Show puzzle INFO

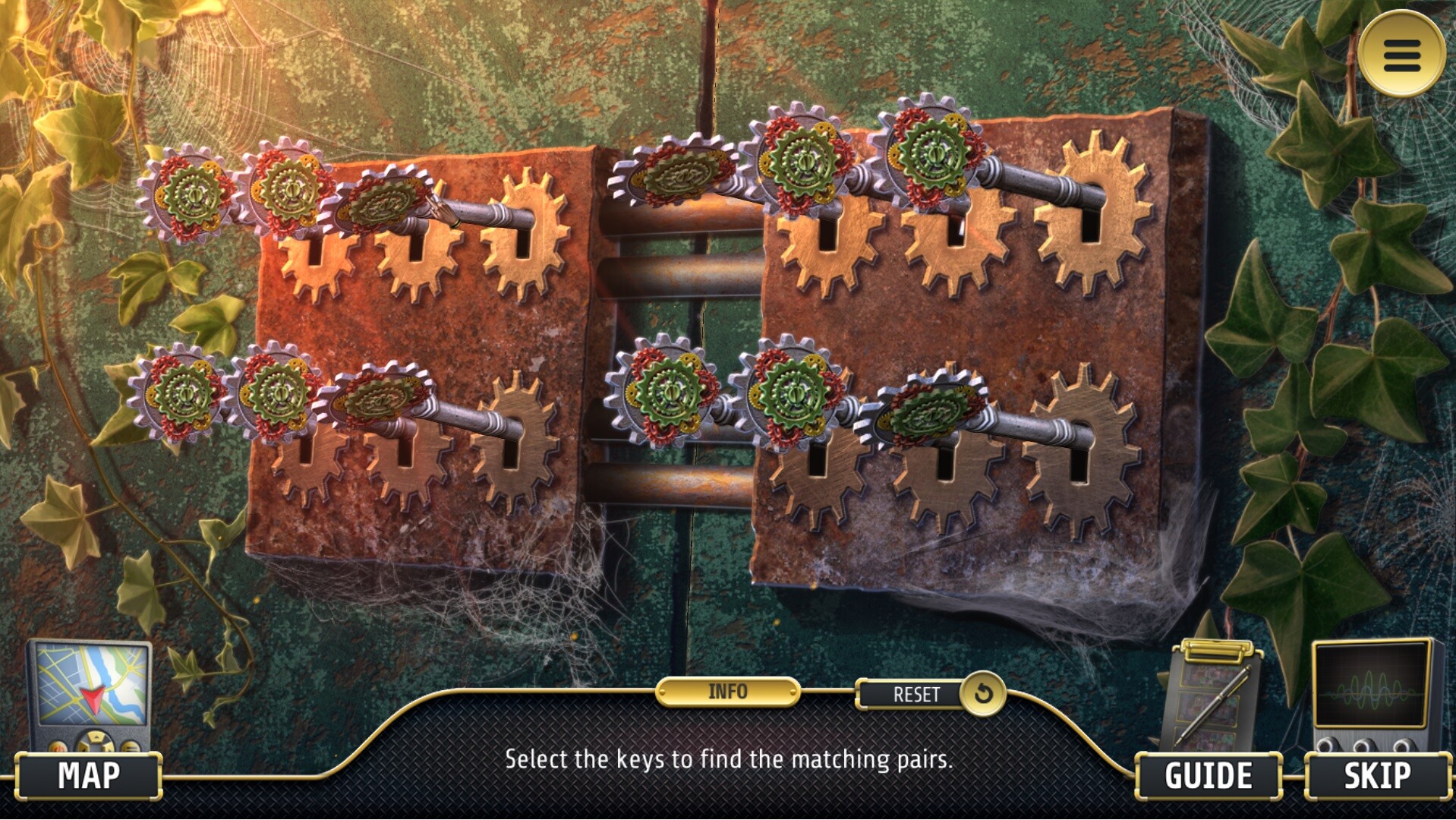727,692
